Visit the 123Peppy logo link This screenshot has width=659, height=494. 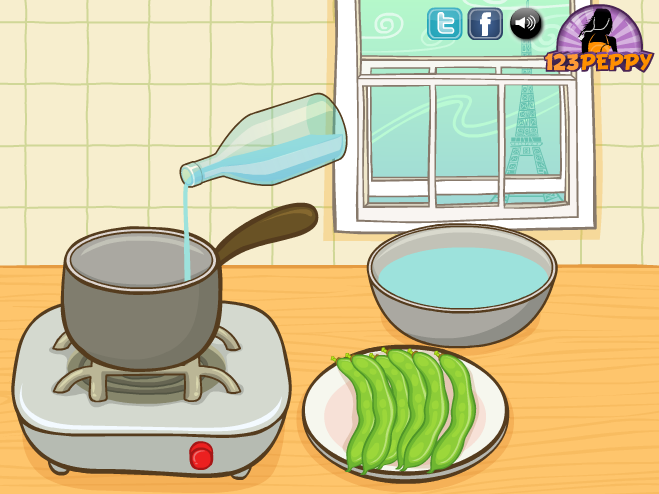pyautogui.click(x=598, y=40)
